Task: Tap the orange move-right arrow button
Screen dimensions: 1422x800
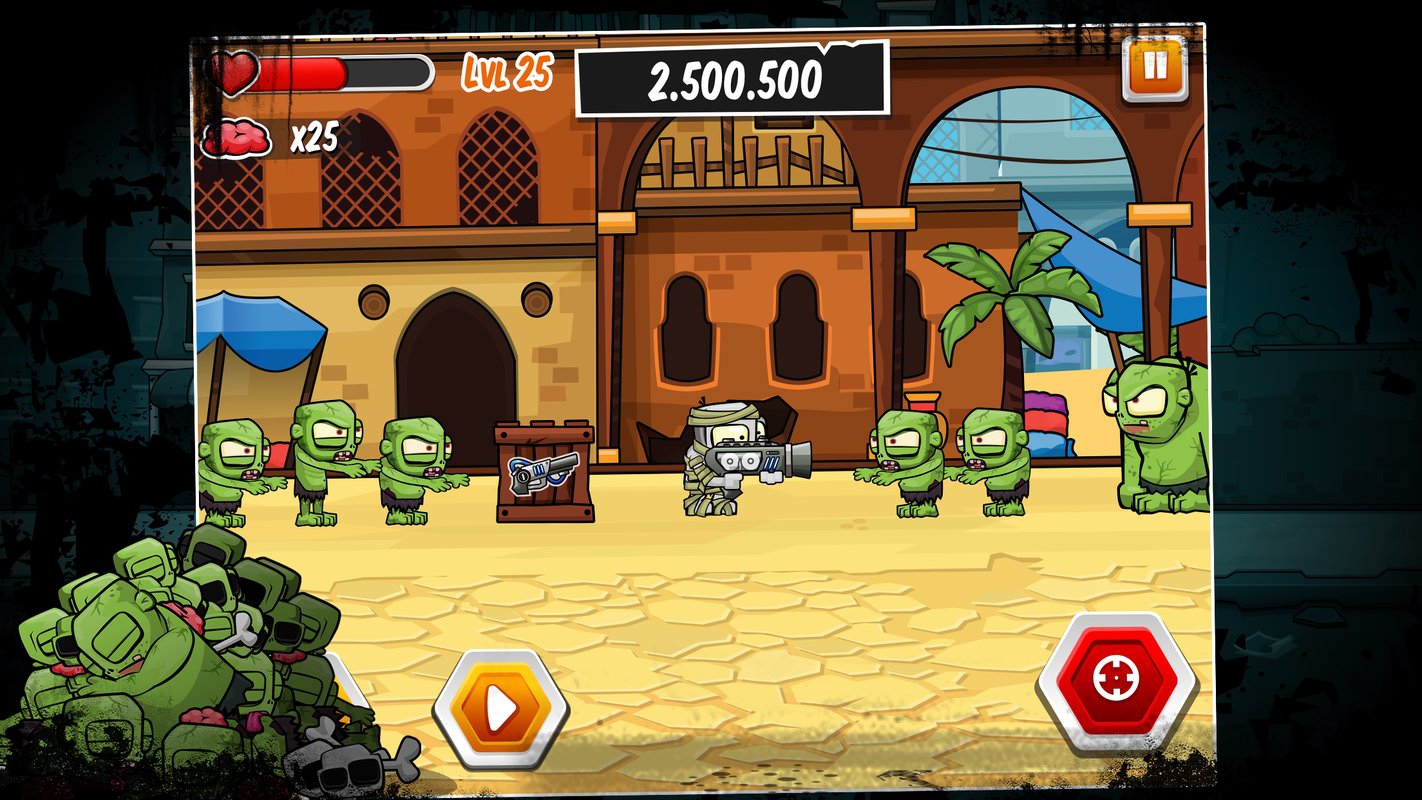Action: point(501,709)
